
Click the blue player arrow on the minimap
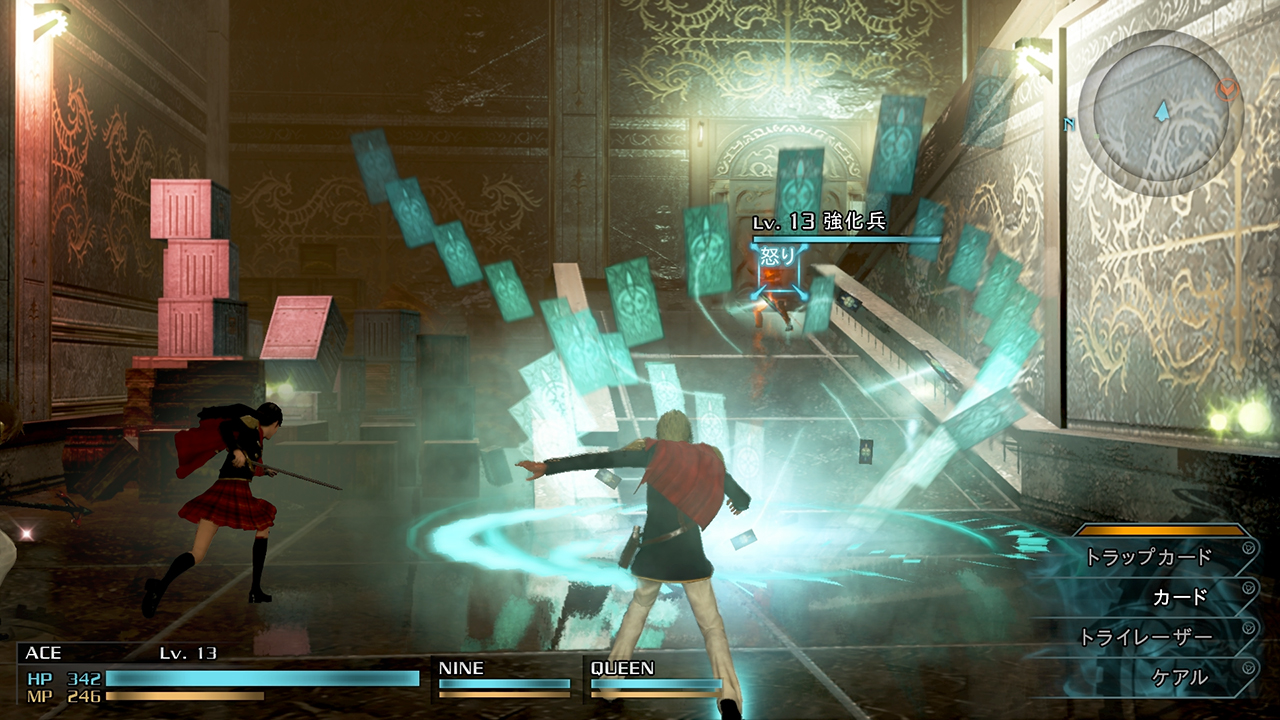click(1162, 111)
